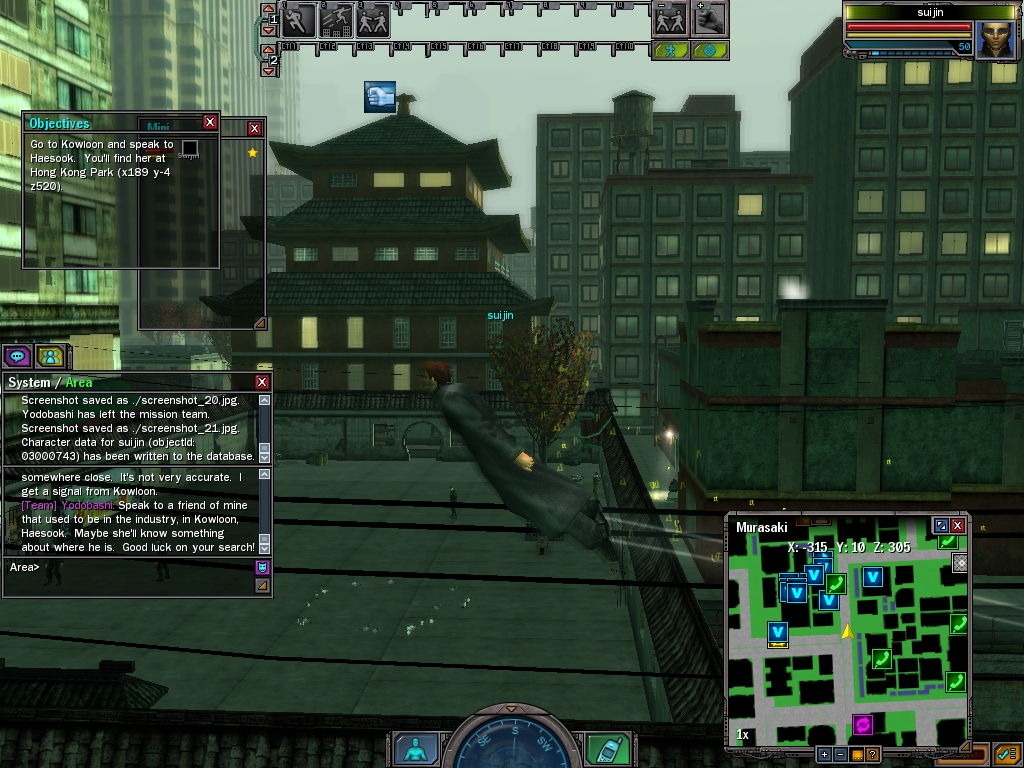Open the purple speech bubble chat button
Screen dimensions: 1024x768
click(17, 356)
